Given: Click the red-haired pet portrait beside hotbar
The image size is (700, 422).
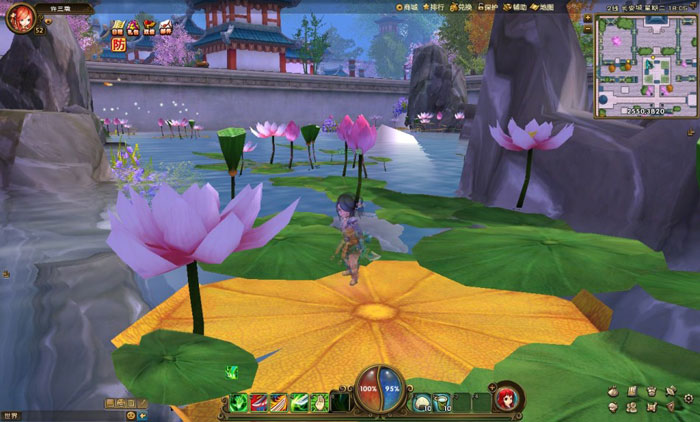Looking at the screenshot, I should pos(508,397).
